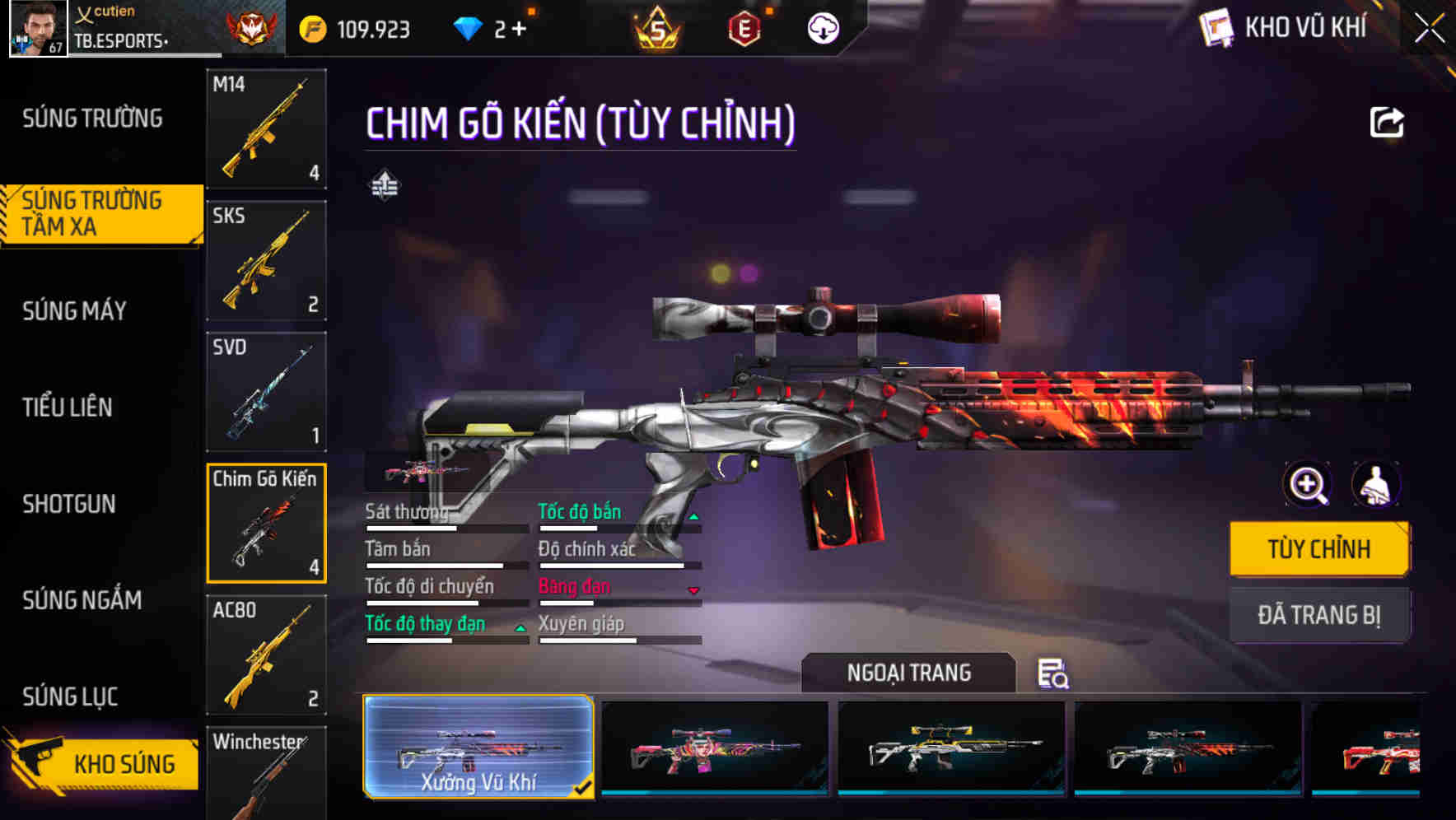Open the NGOẠI TRANG tab
Screen dimensions: 1456x820
908,673
